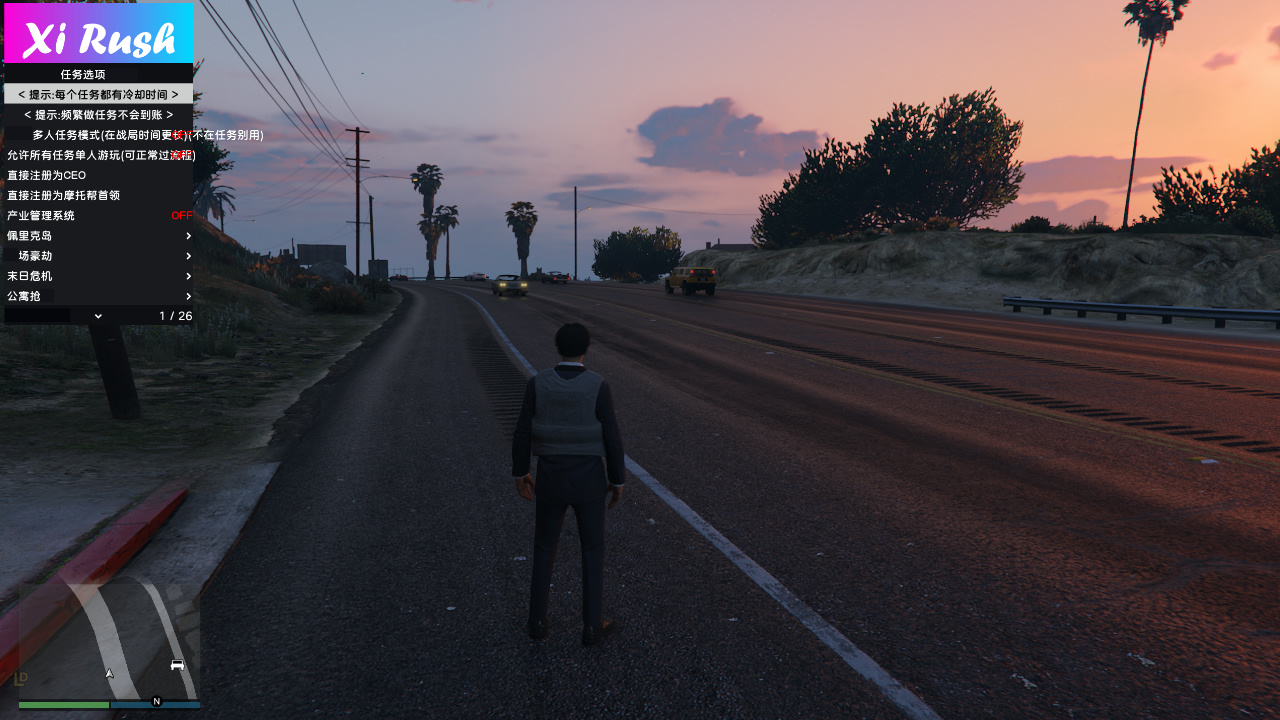Choose 直接注册为CEO
The width and height of the screenshot is (1280, 720).
coord(98,175)
